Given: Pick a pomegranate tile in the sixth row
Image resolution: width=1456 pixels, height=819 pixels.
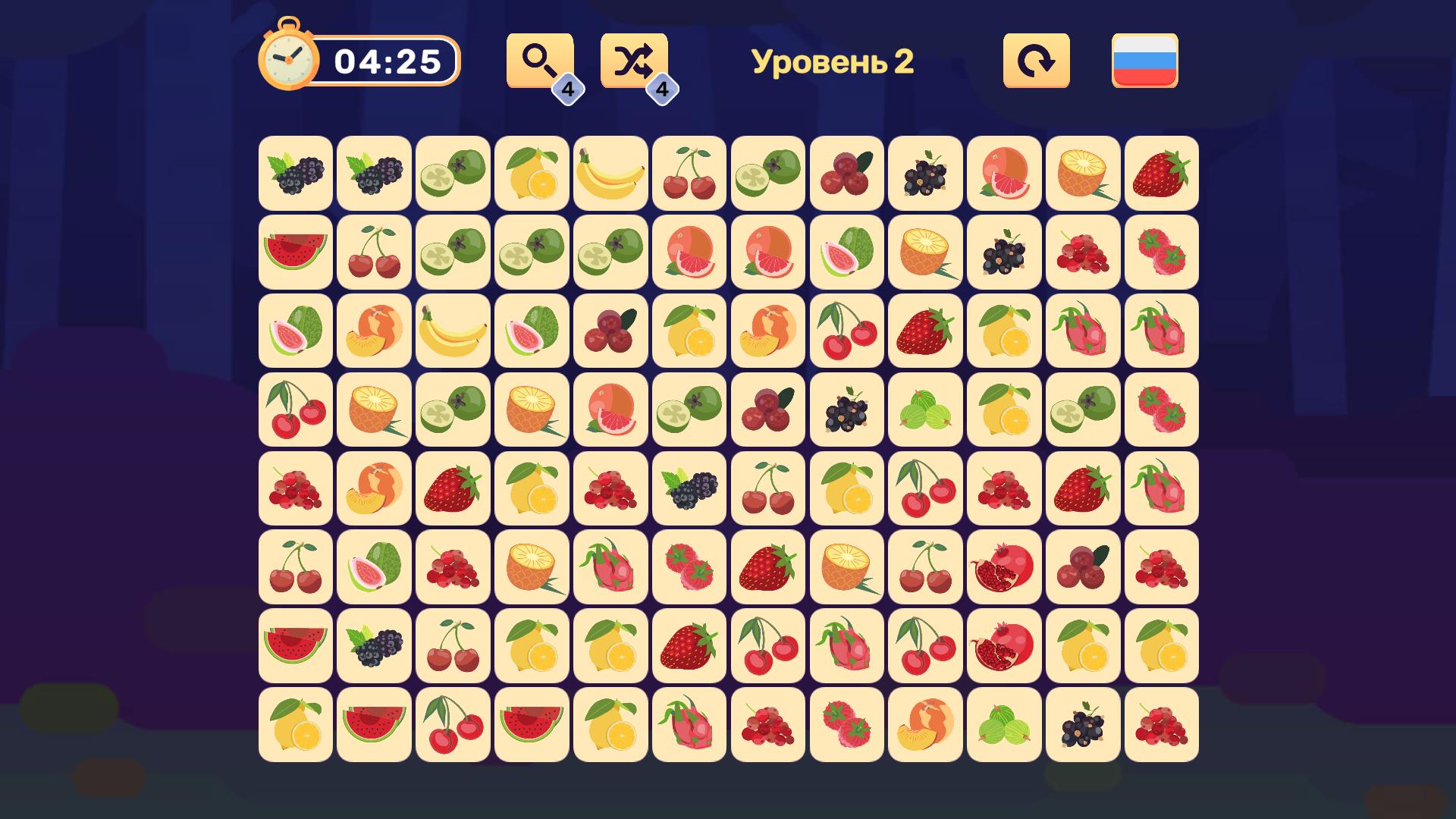Looking at the screenshot, I should pyautogui.click(x=1003, y=568).
